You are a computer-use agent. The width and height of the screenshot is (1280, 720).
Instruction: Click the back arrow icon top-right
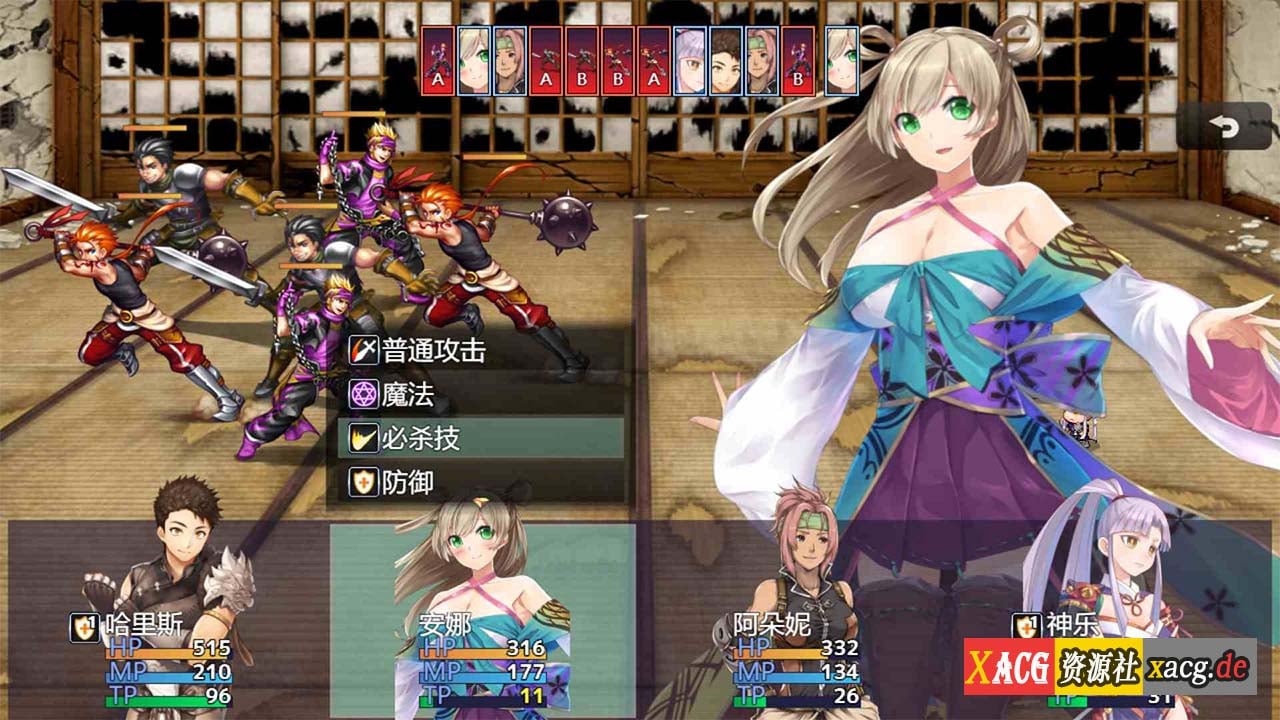(x=1222, y=128)
